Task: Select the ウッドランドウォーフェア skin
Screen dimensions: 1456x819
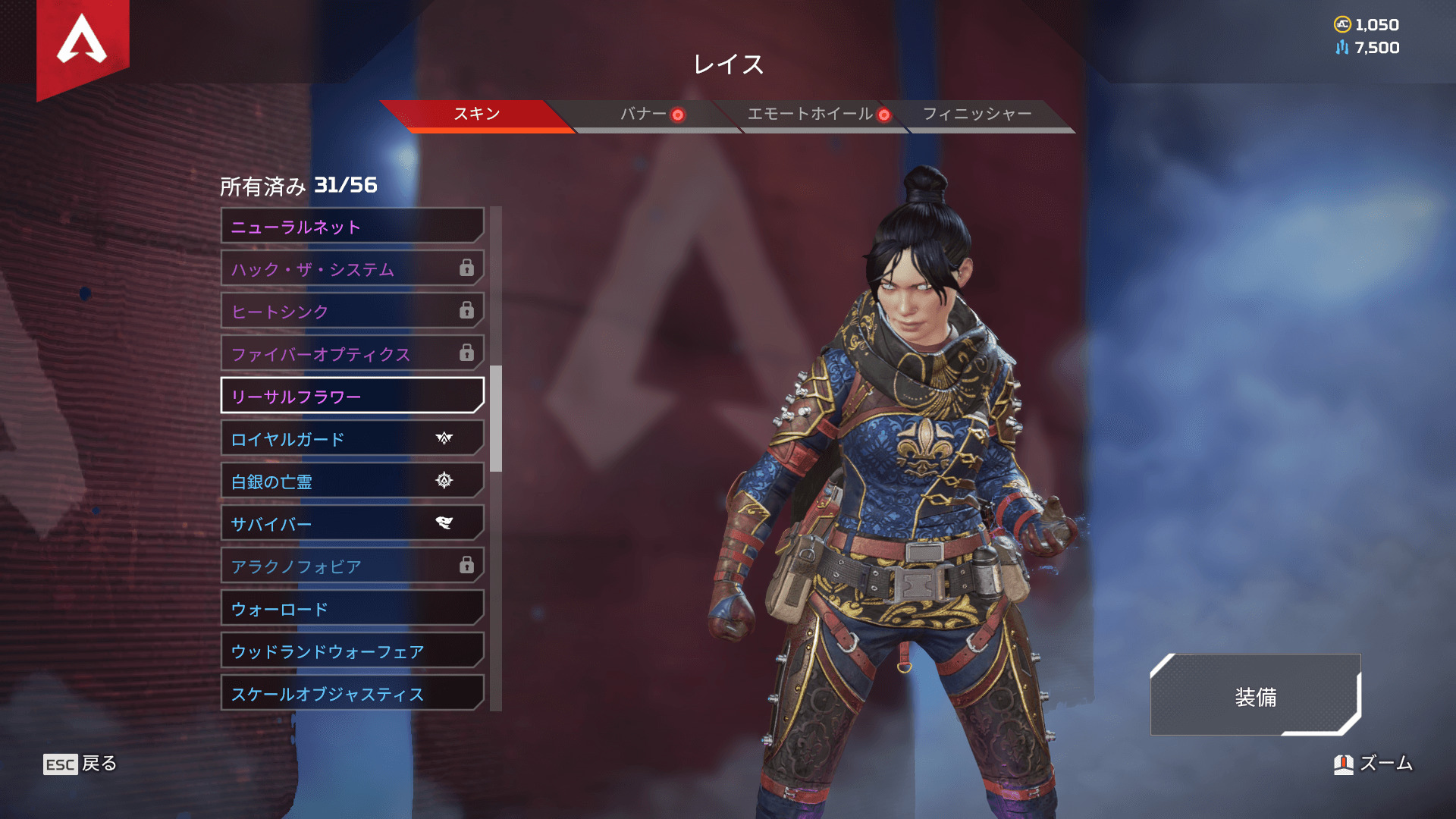Action: [x=352, y=651]
